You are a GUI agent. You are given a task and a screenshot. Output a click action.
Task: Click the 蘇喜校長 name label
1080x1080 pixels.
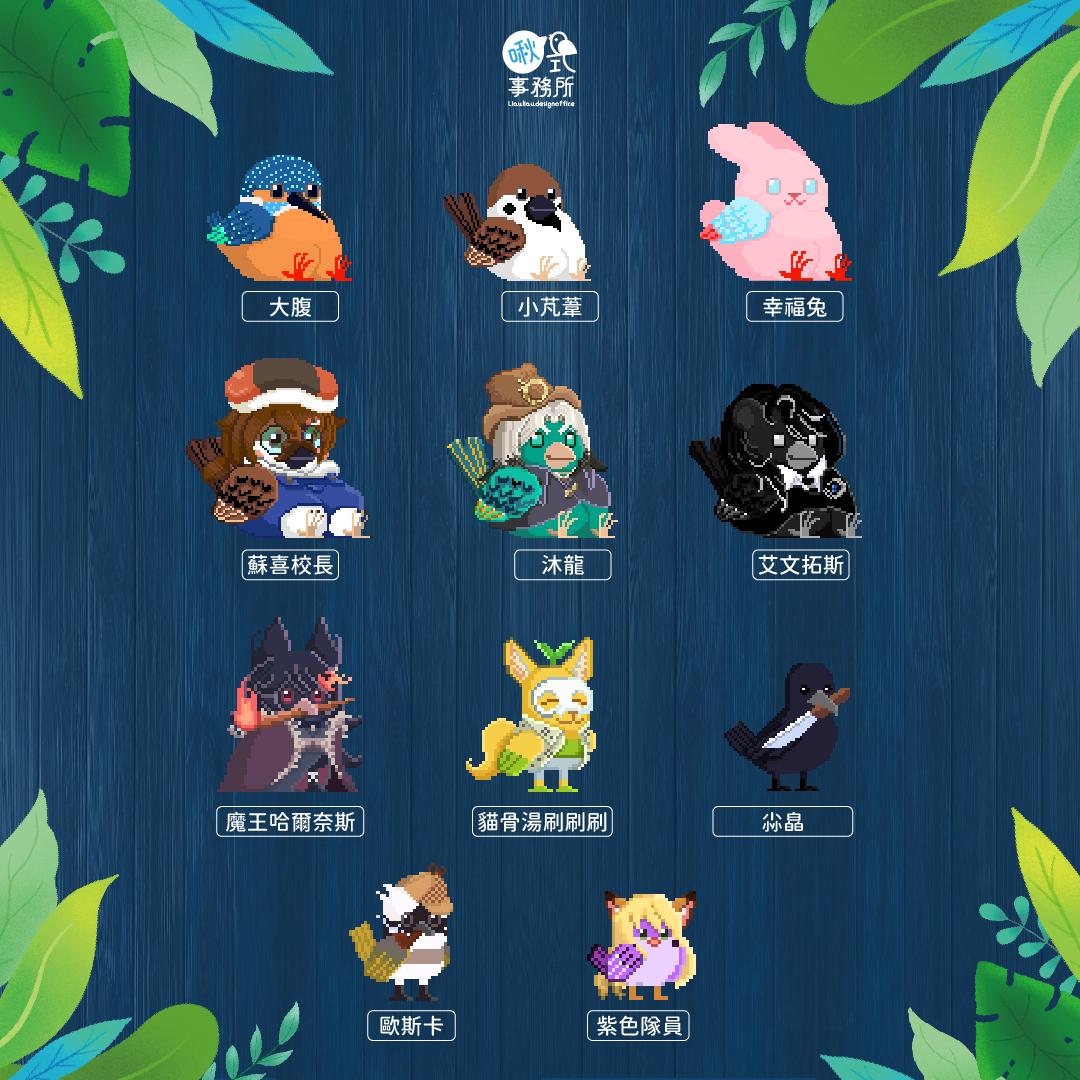point(290,565)
